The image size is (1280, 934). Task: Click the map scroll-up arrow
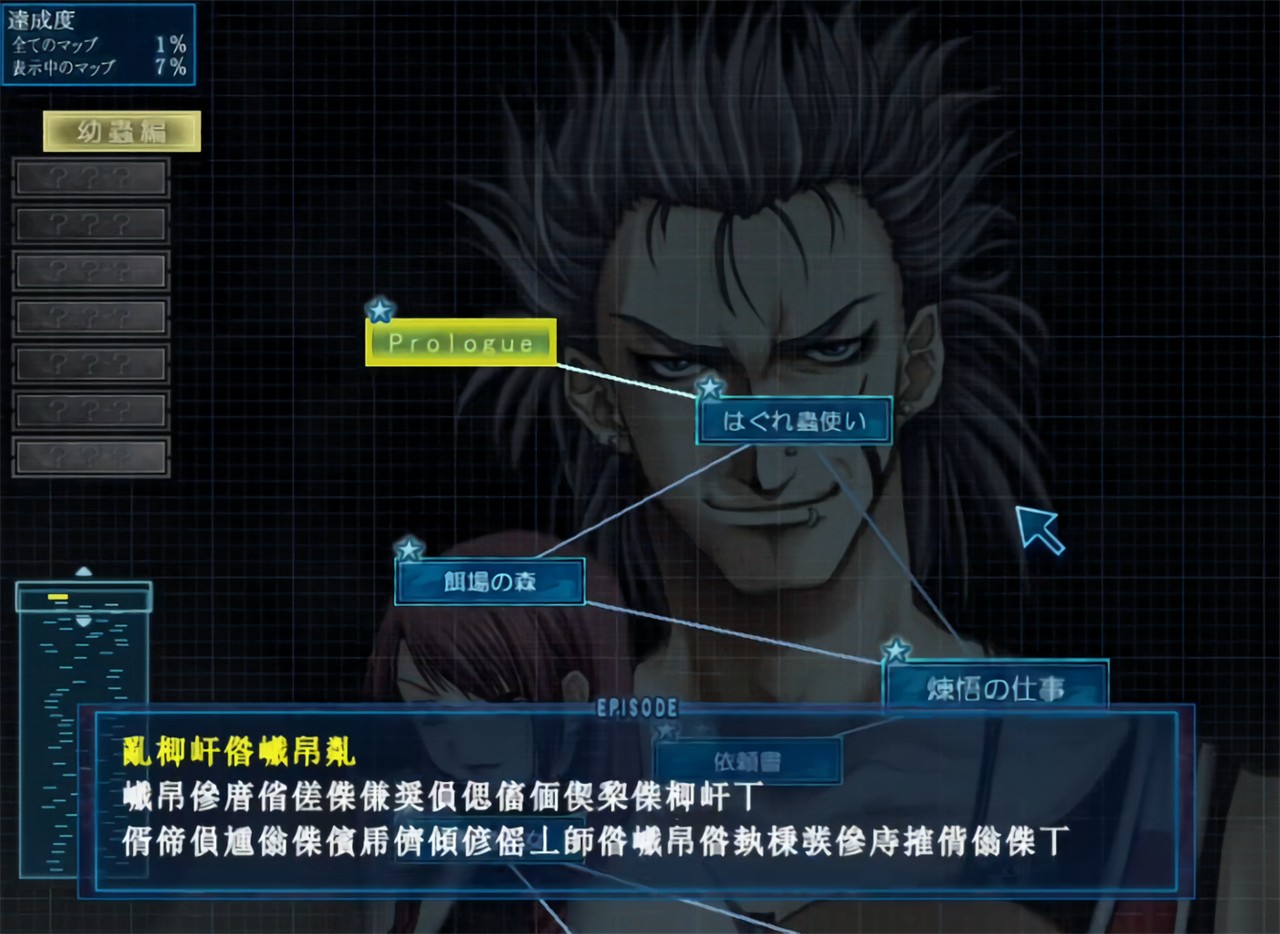(x=84, y=572)
